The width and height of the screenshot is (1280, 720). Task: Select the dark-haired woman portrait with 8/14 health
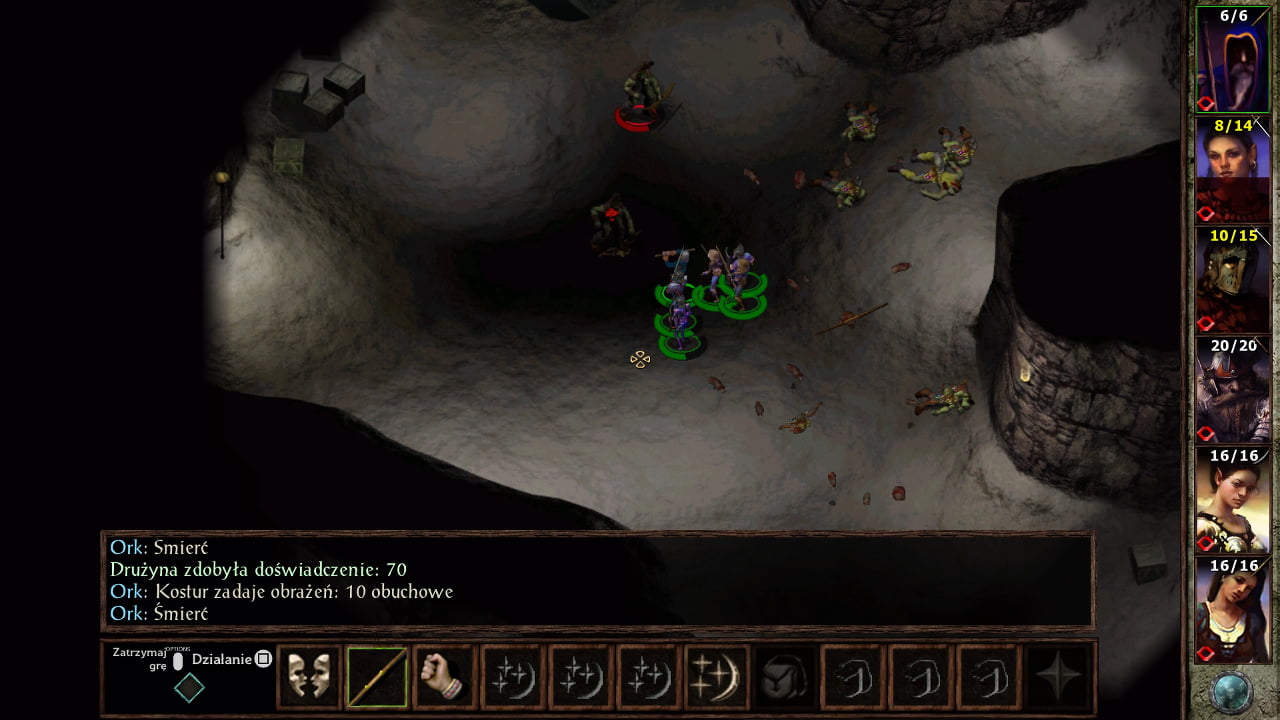pyautogui.click(x=1232, y=170)
